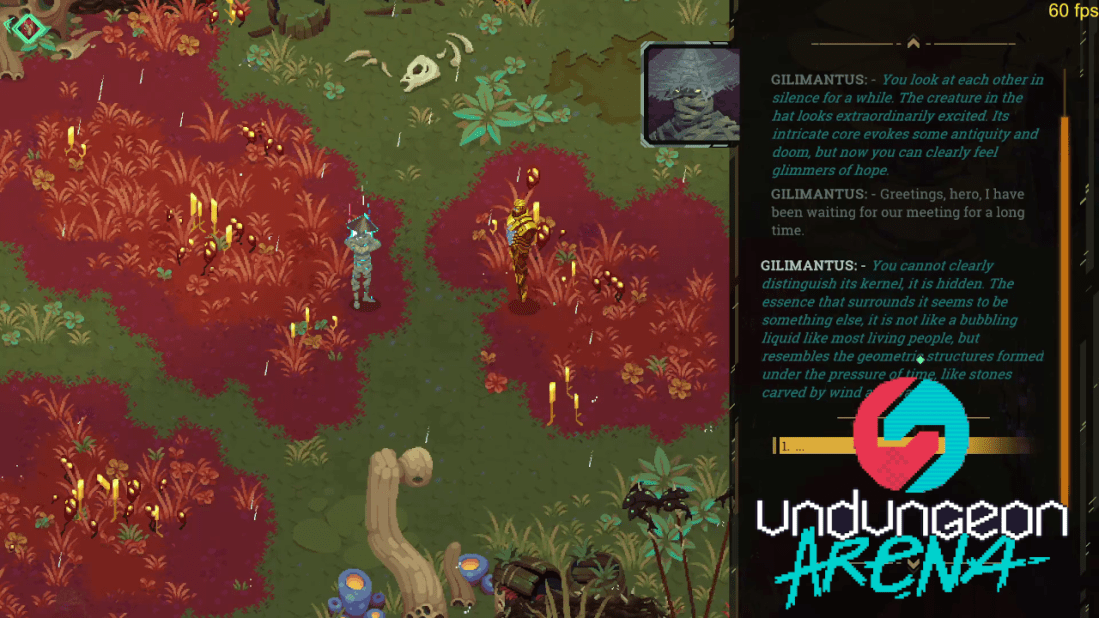Click the orange dialogue scrollbar
Viewport: 1099px width, 618px height.
pyautogui.click(x=1064, y=300)
